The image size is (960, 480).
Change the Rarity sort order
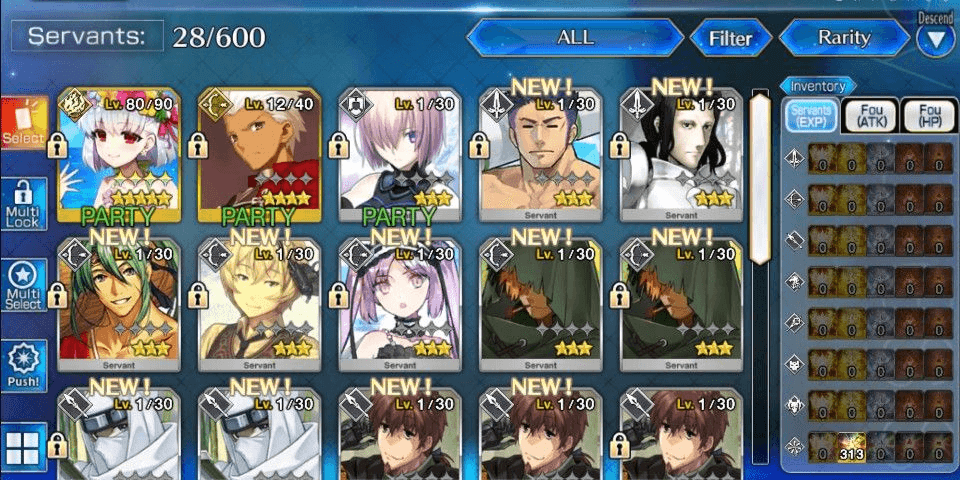pos(844,39)
